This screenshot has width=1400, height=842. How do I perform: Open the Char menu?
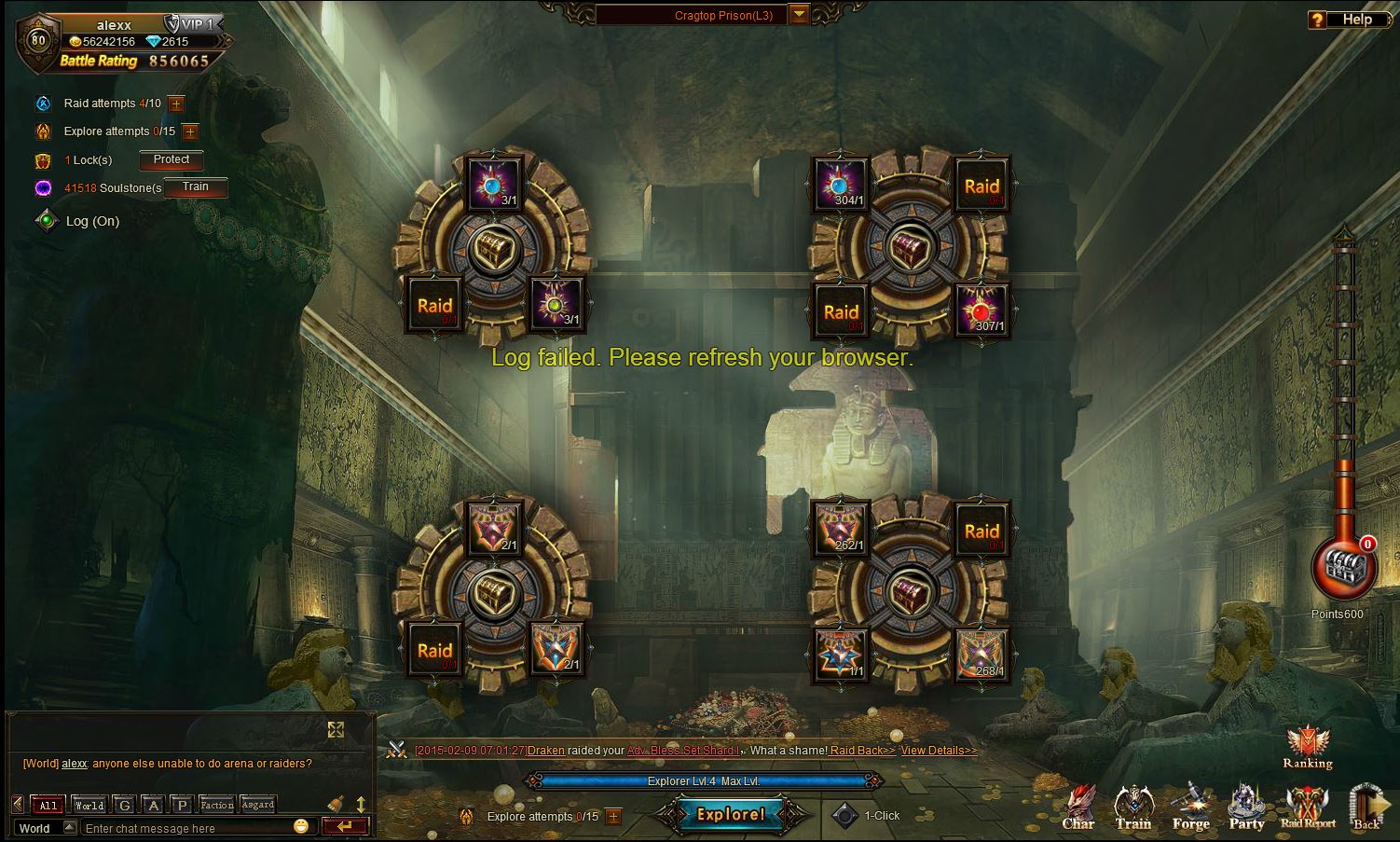1078,807
